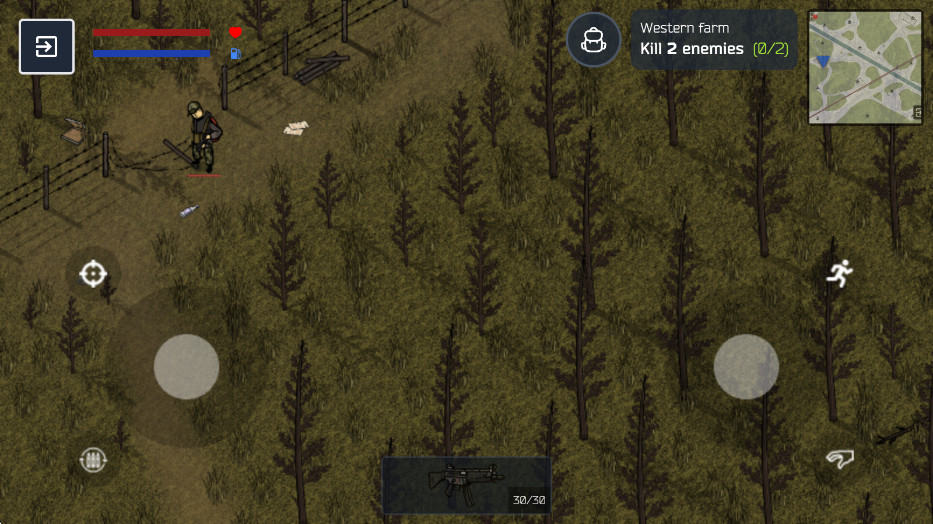
Task: Tap the exit button
Action: coord(46,47)
